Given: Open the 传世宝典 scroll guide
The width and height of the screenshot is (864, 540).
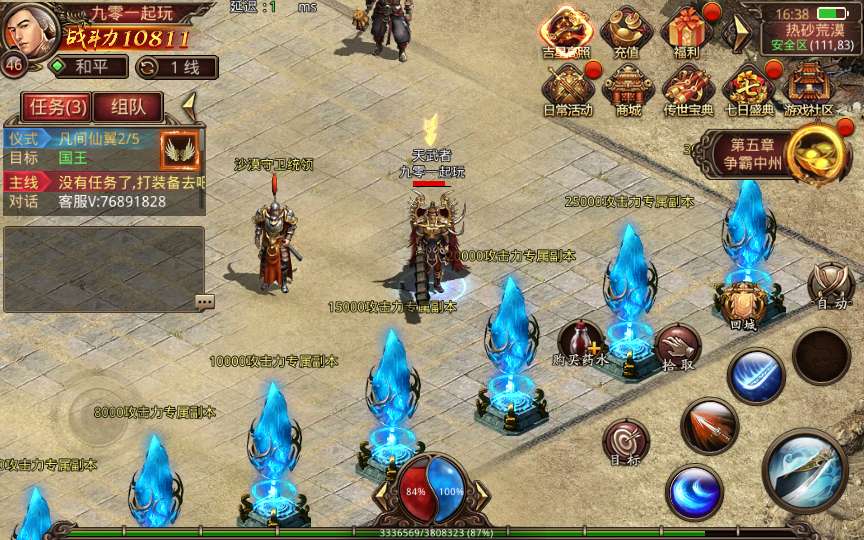Looking at the screenshot, I should 688,88.
